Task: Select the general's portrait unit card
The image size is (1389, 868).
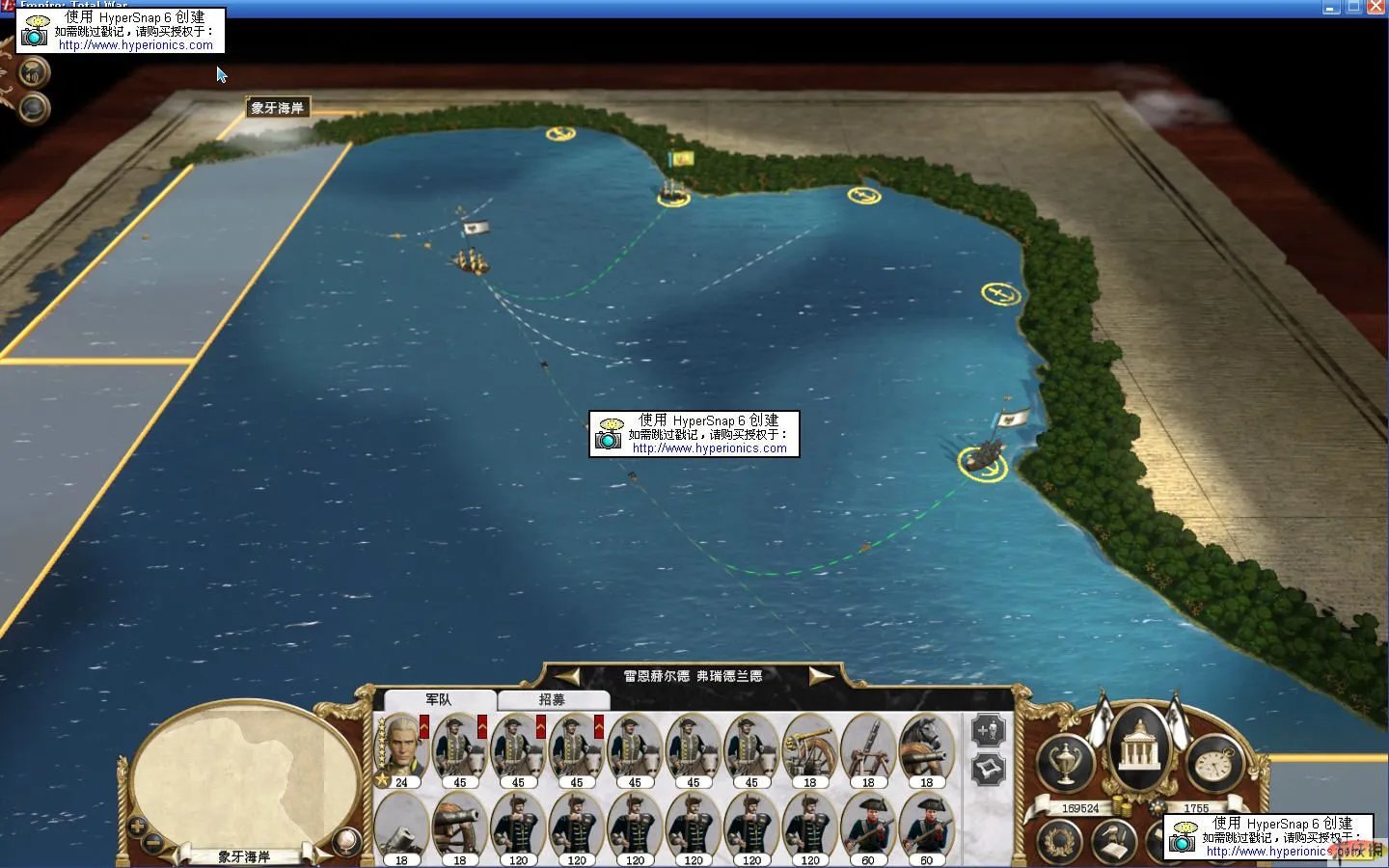Action: (x=401, y=748)
